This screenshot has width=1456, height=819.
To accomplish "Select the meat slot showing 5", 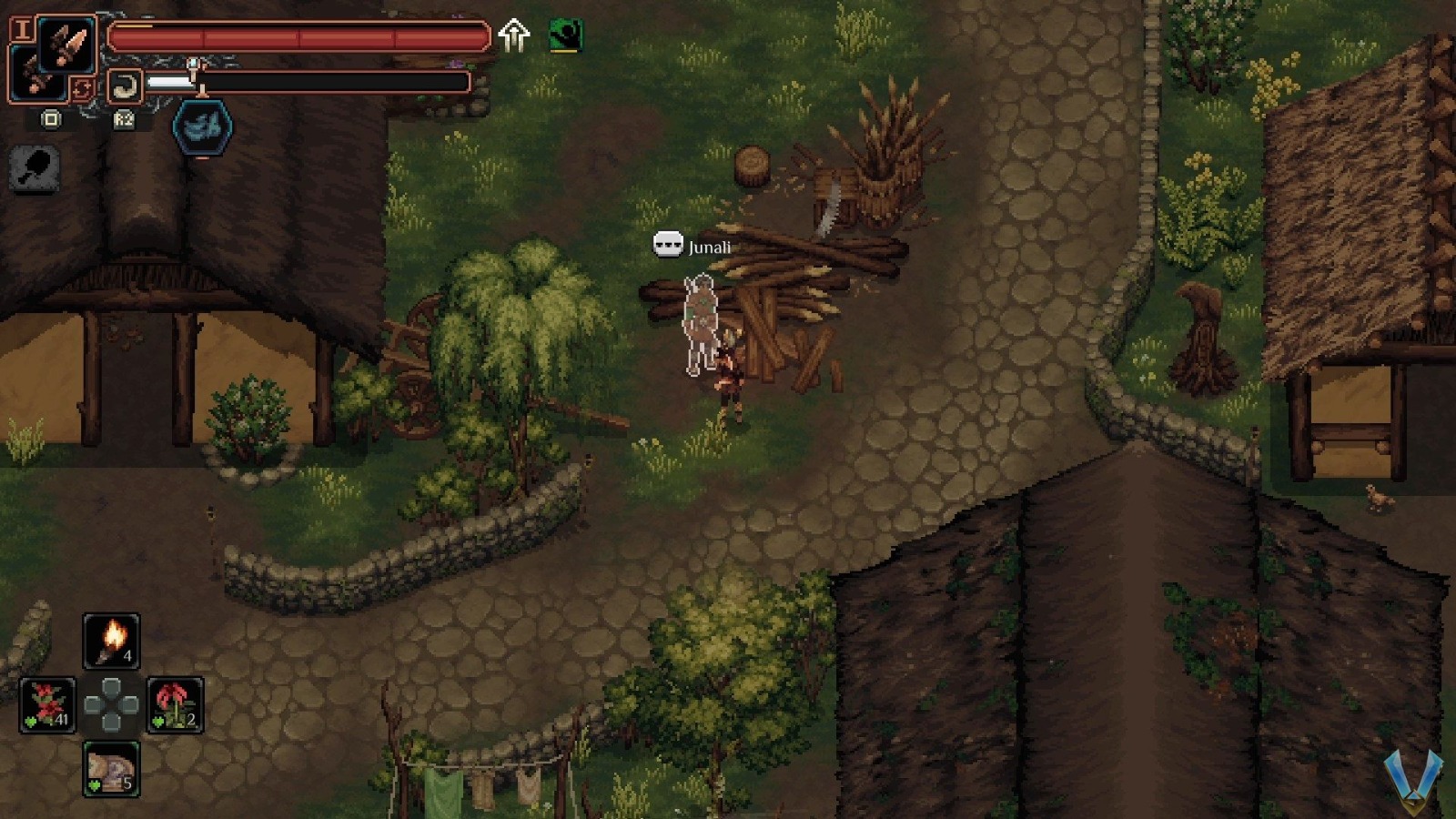I will pyautogui.click(x=112, y=769).
